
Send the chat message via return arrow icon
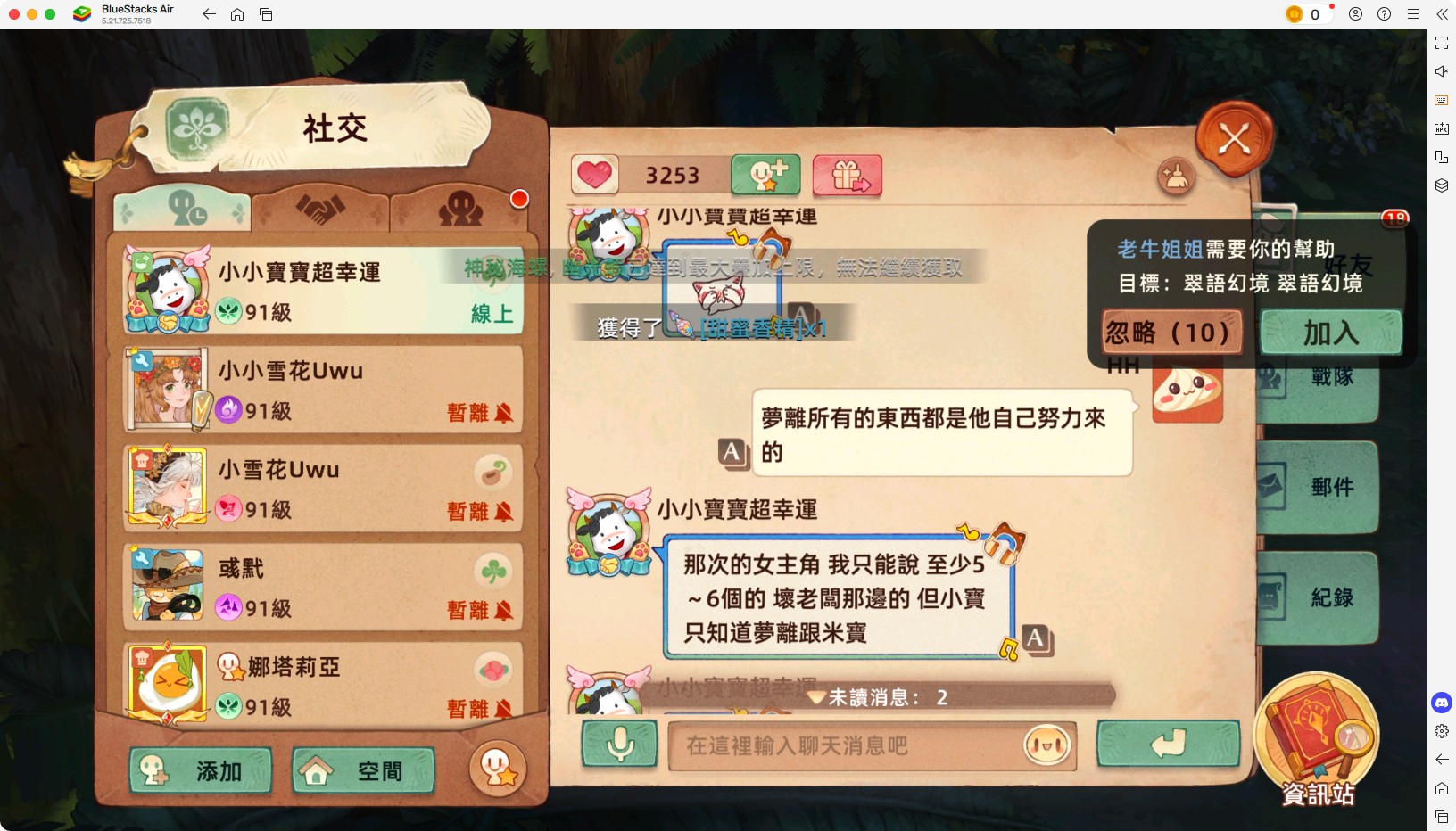coord(1169,745)
